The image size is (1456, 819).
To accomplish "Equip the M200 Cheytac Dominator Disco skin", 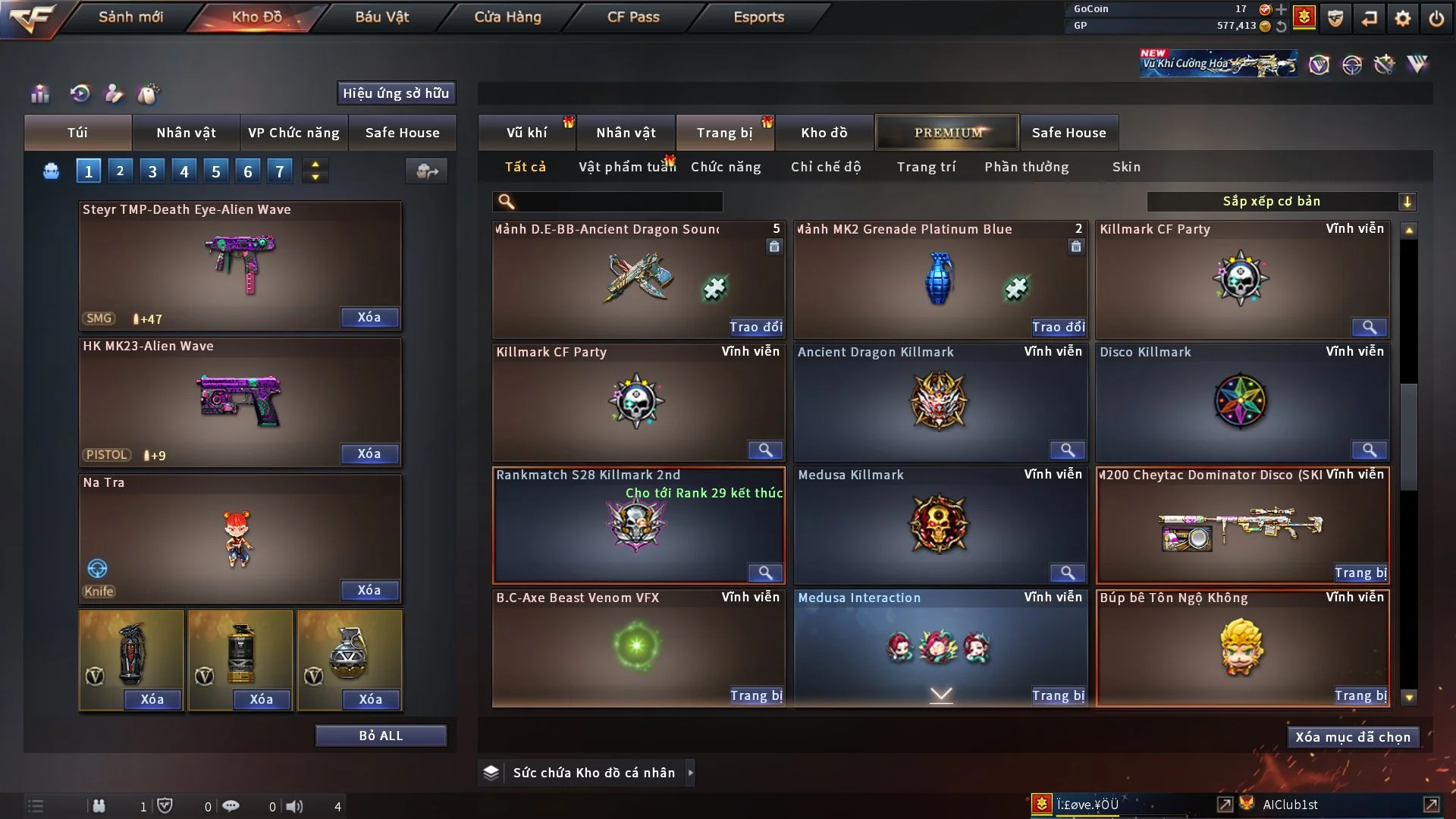I will [x=1360, y=573].
